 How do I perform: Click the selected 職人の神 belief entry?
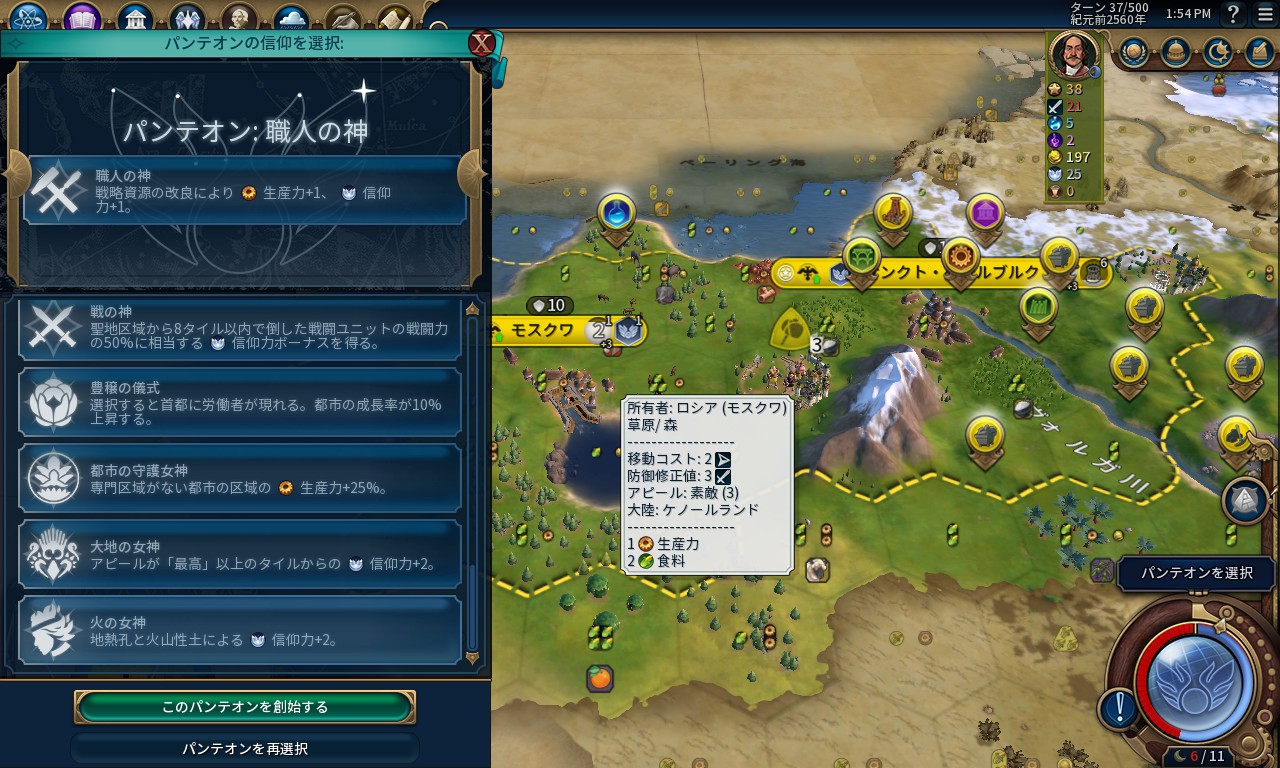tap(245, 190)
